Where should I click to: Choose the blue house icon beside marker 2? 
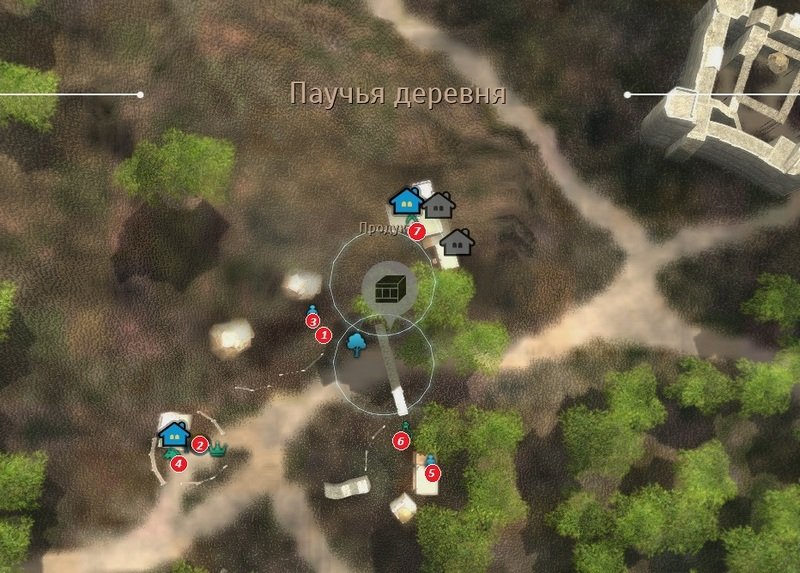pos(174,435)
